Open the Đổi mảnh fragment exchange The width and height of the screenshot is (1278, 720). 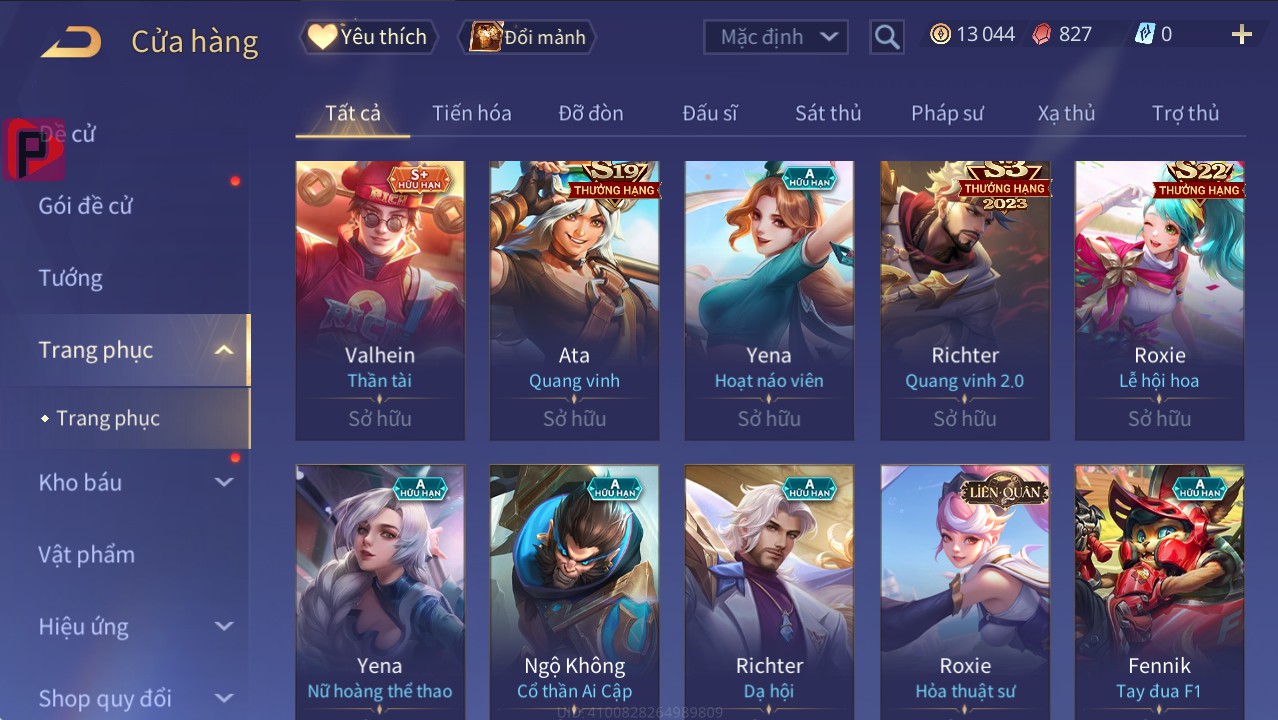pyautogui.click(x=528, y=37)
